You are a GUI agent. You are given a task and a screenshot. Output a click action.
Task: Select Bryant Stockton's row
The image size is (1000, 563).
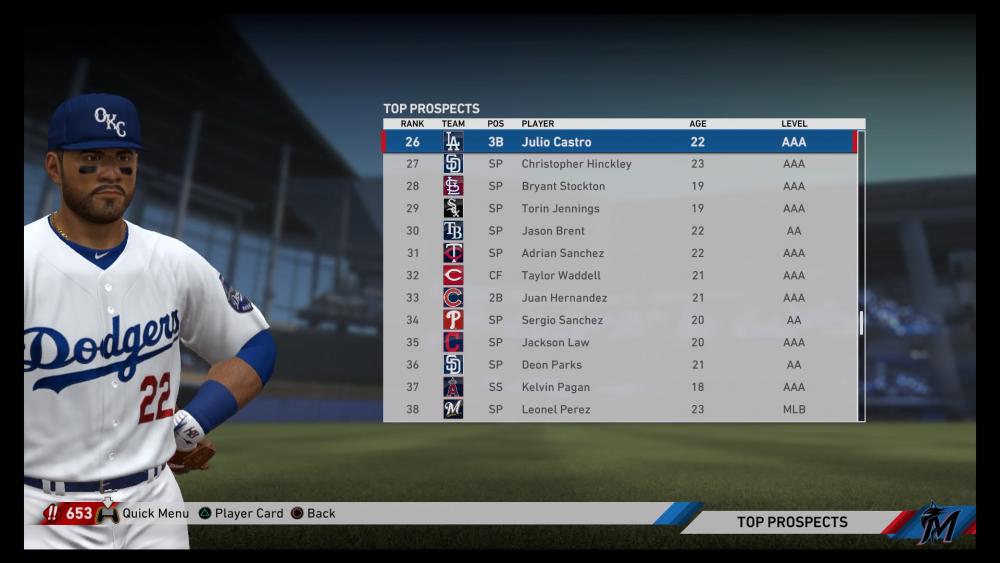pos(620,186)
